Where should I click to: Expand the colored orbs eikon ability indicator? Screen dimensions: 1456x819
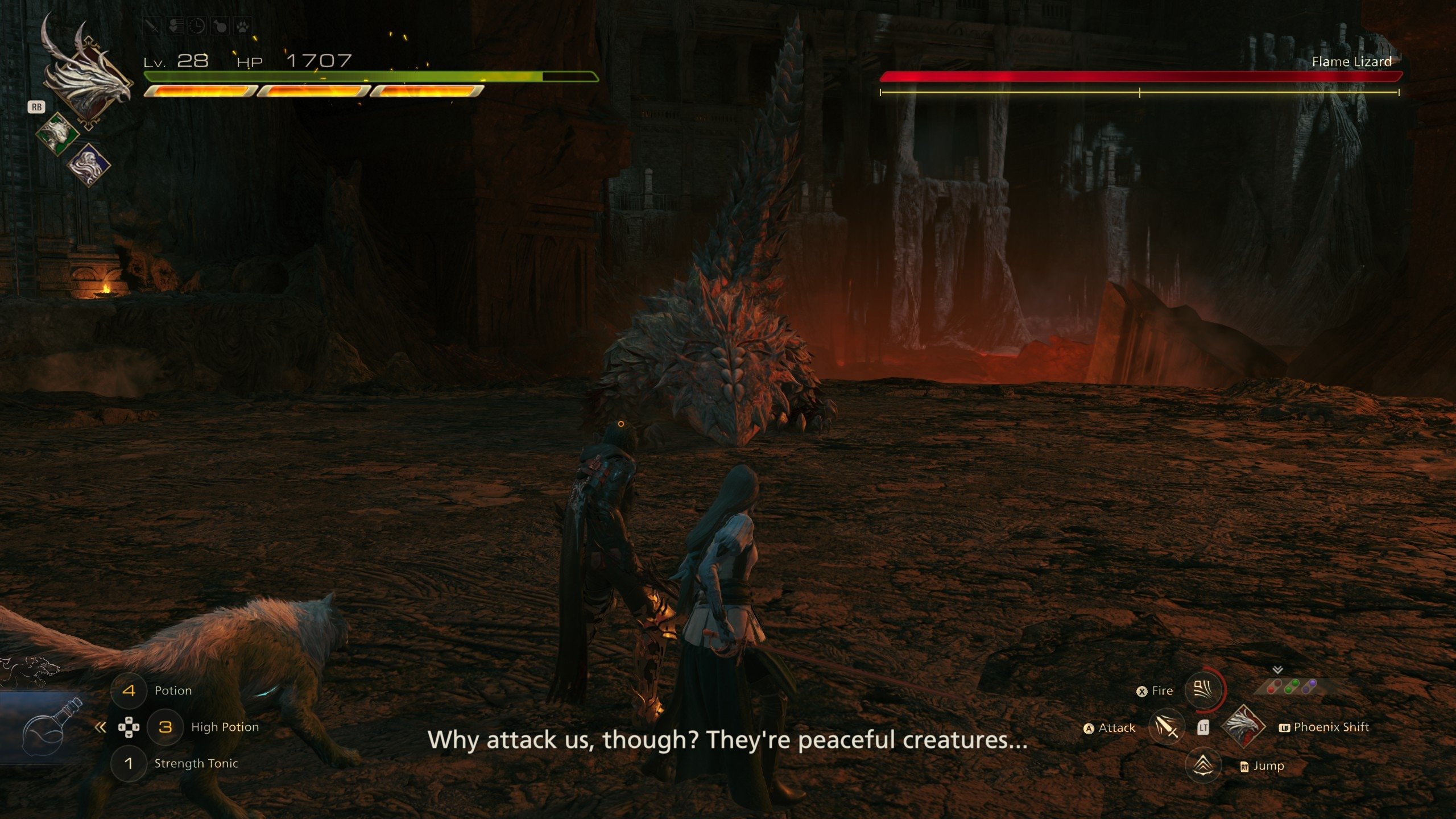(1291, 686)
